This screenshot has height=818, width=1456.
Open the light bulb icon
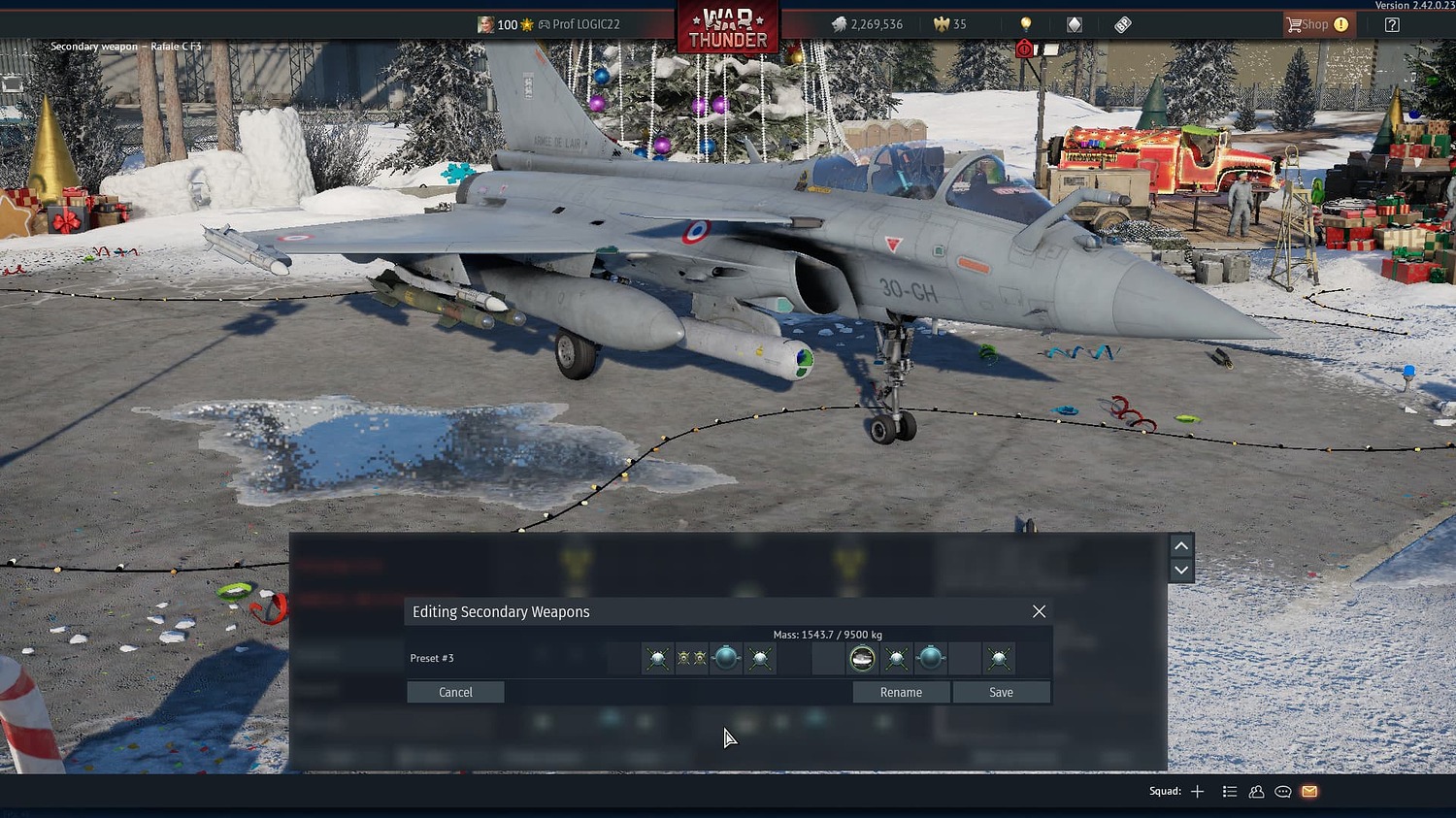tap(1025, 24)
